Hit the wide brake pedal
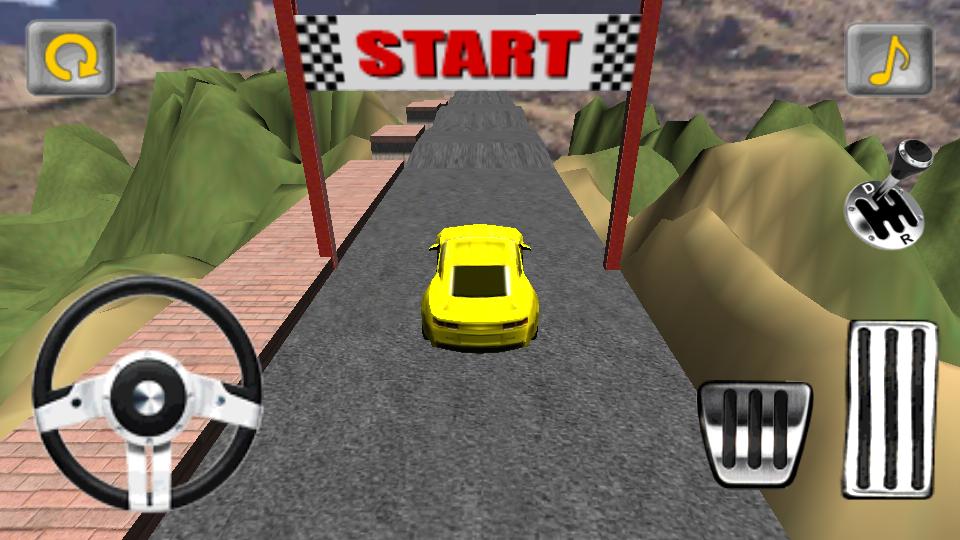The height and width of the screenshot is (540, 960). pos(755,433)
